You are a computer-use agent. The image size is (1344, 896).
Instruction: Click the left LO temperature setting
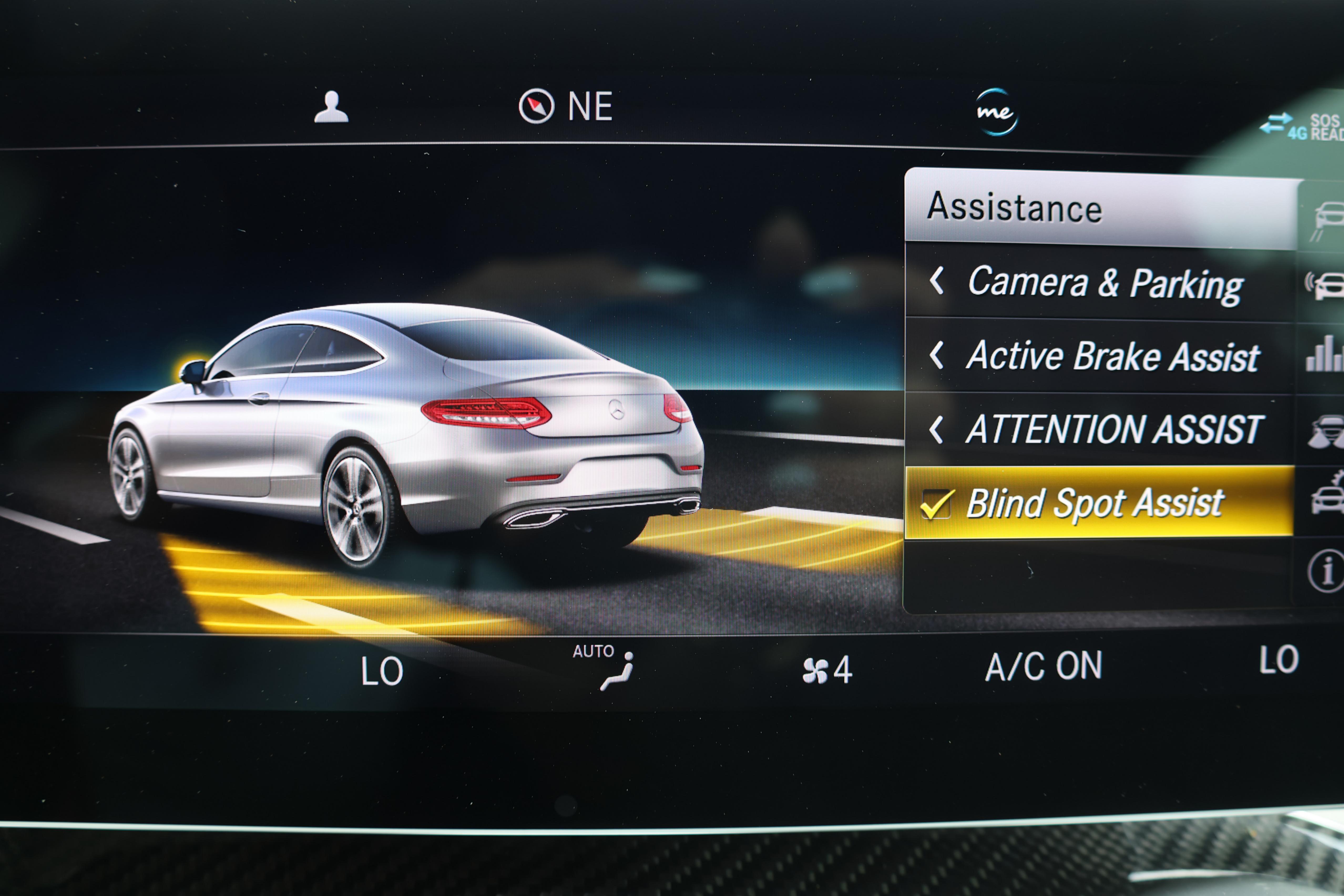tap(382, 671)
